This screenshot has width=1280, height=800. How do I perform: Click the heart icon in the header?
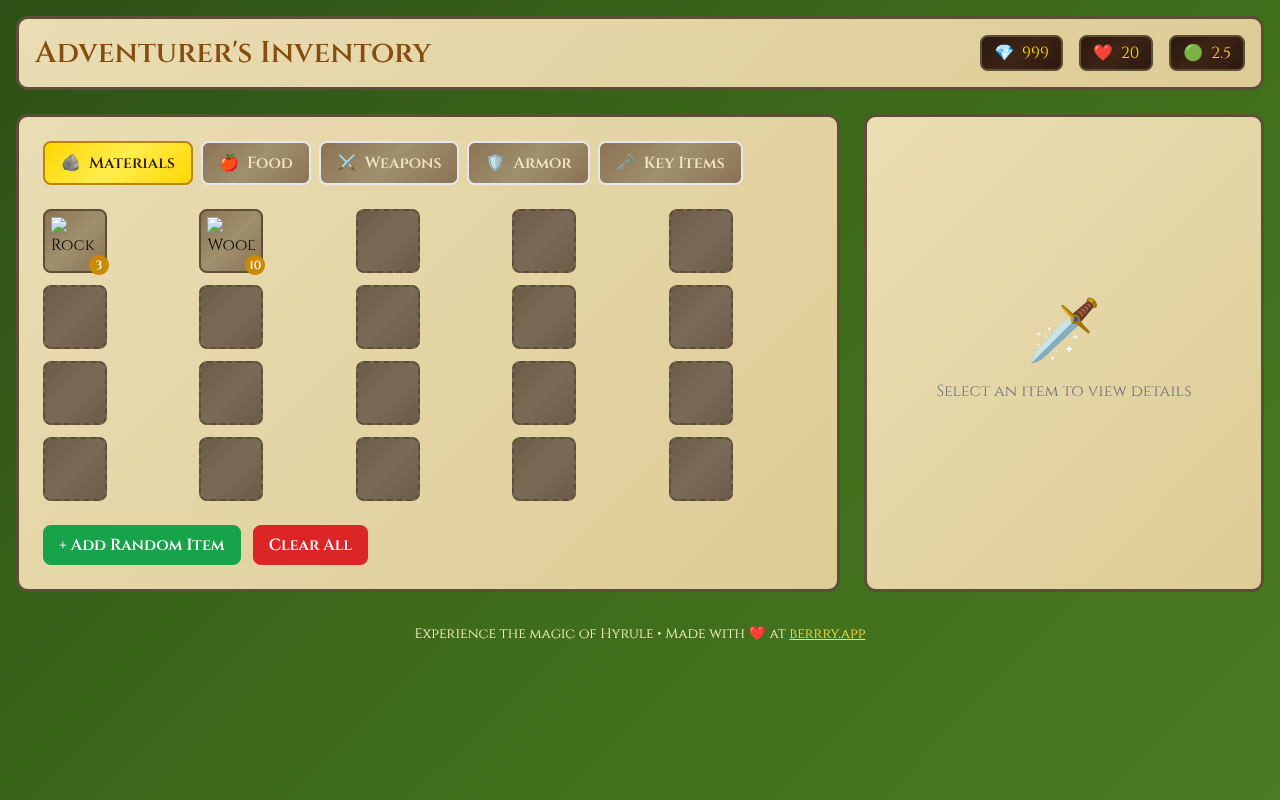1104,51
